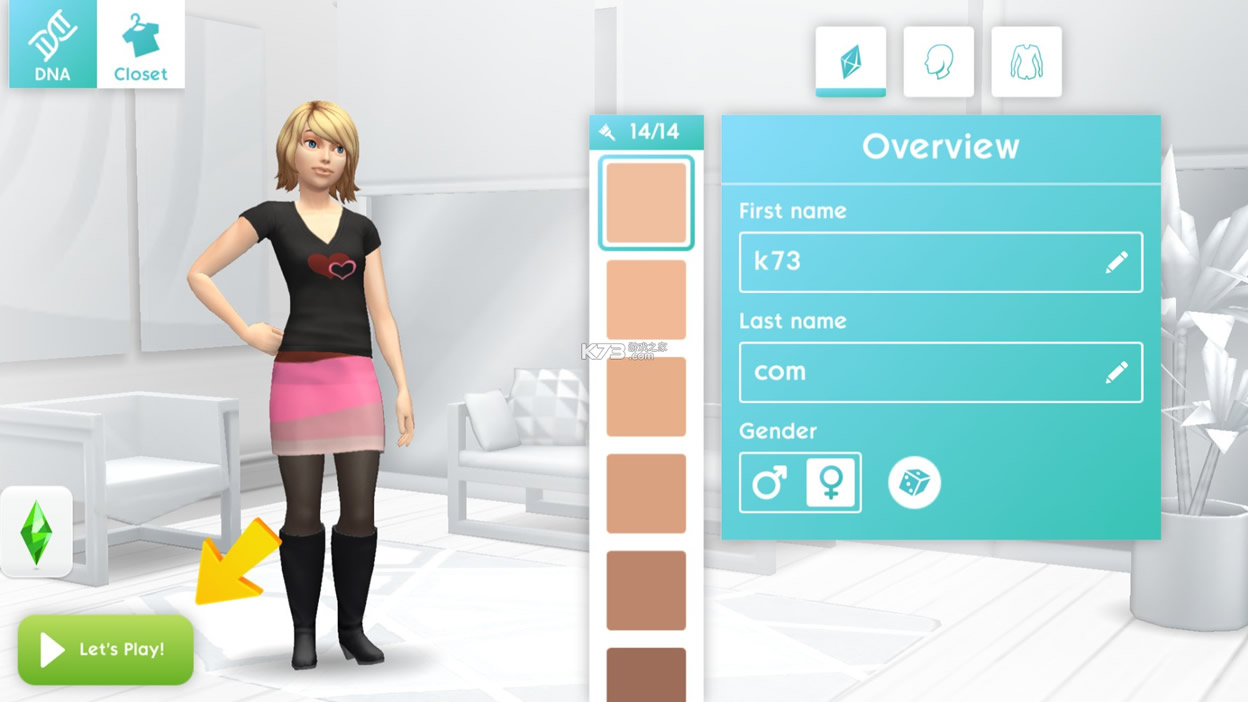The width and height of the screenshot is (1248, 702).
Task: Edit the First name field k73
Action: coord(940,262)
